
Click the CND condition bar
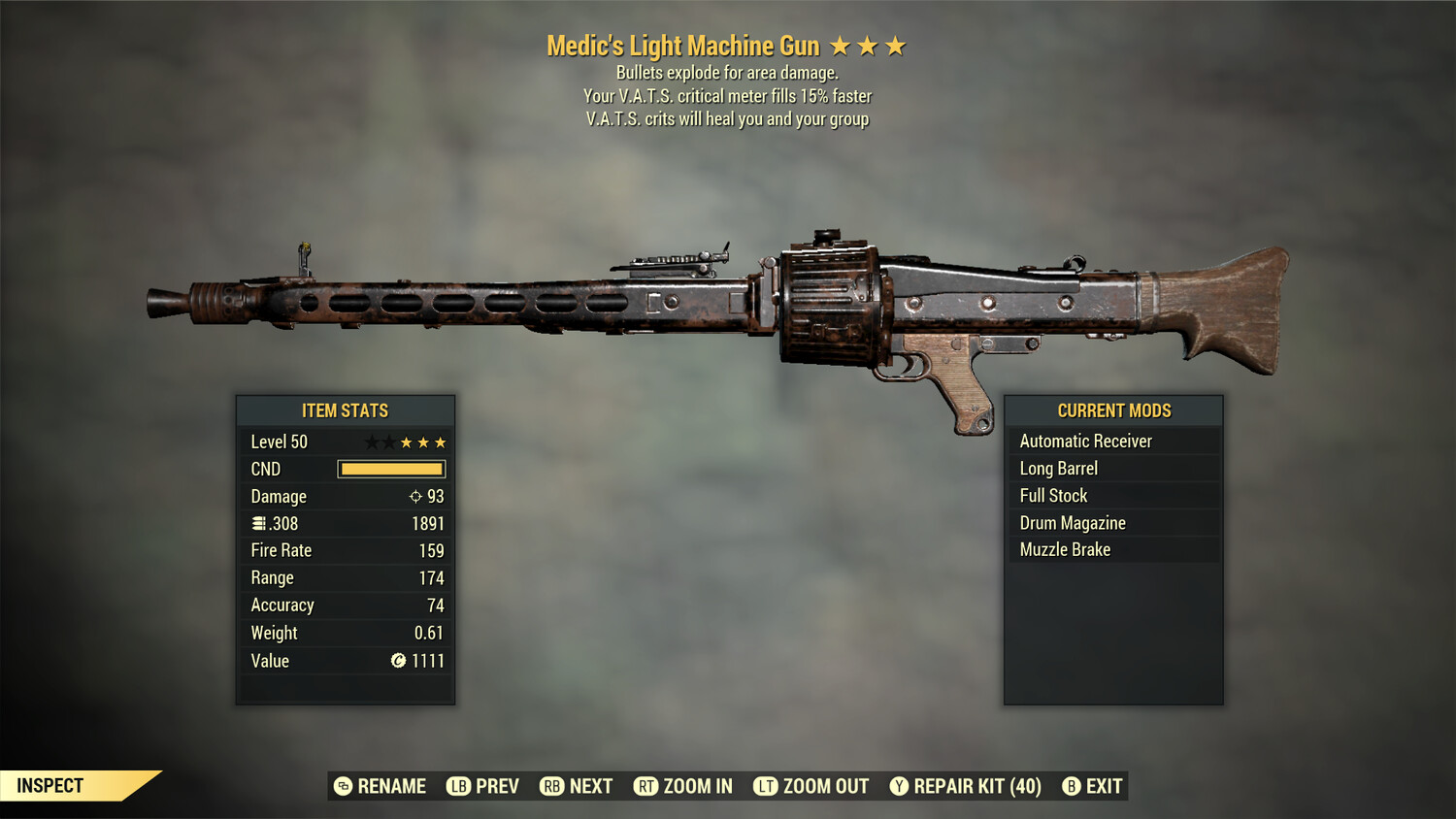coord(391,469)
